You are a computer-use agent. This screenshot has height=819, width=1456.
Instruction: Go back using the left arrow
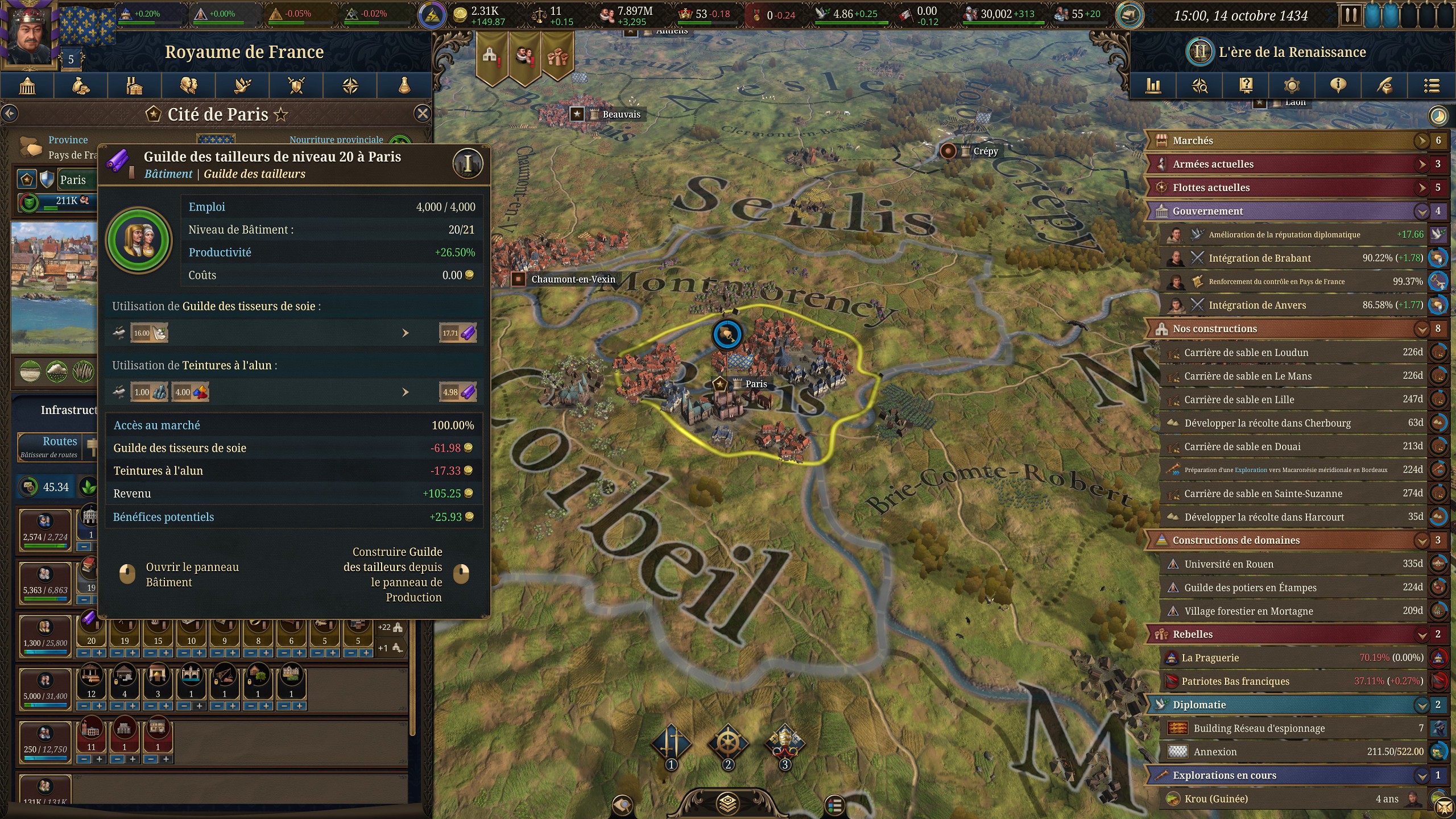click(x=10, y=114)
